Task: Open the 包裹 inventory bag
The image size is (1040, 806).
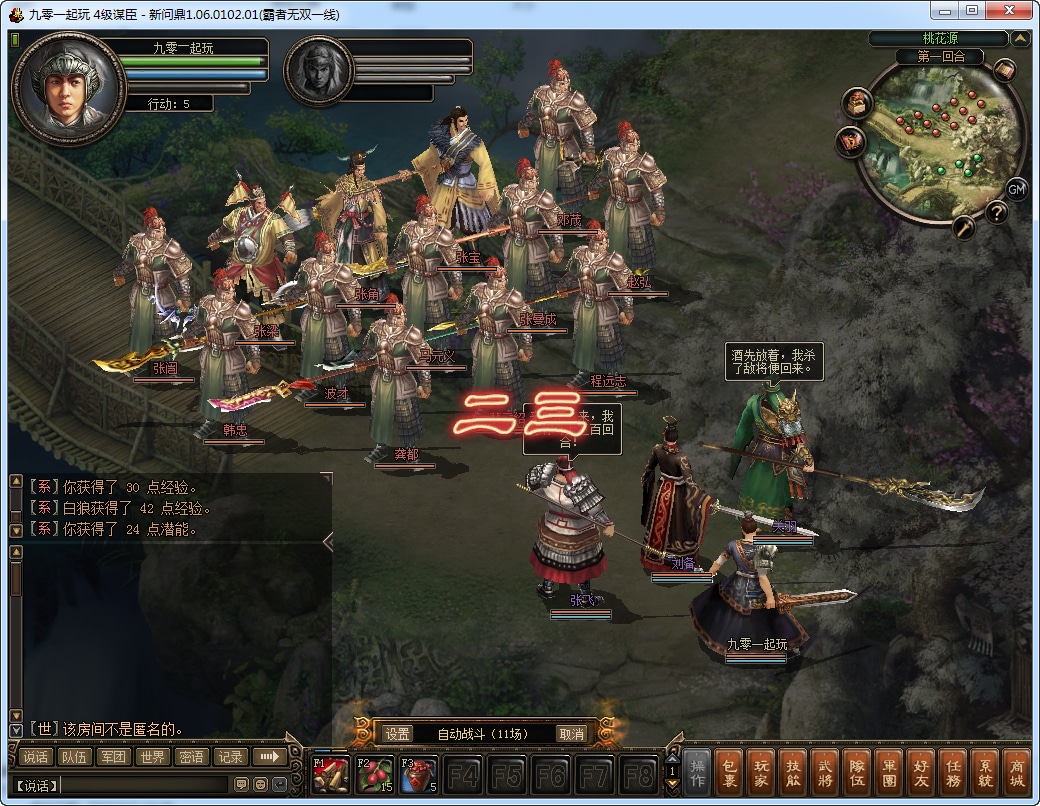Action: tap(730, 774)
